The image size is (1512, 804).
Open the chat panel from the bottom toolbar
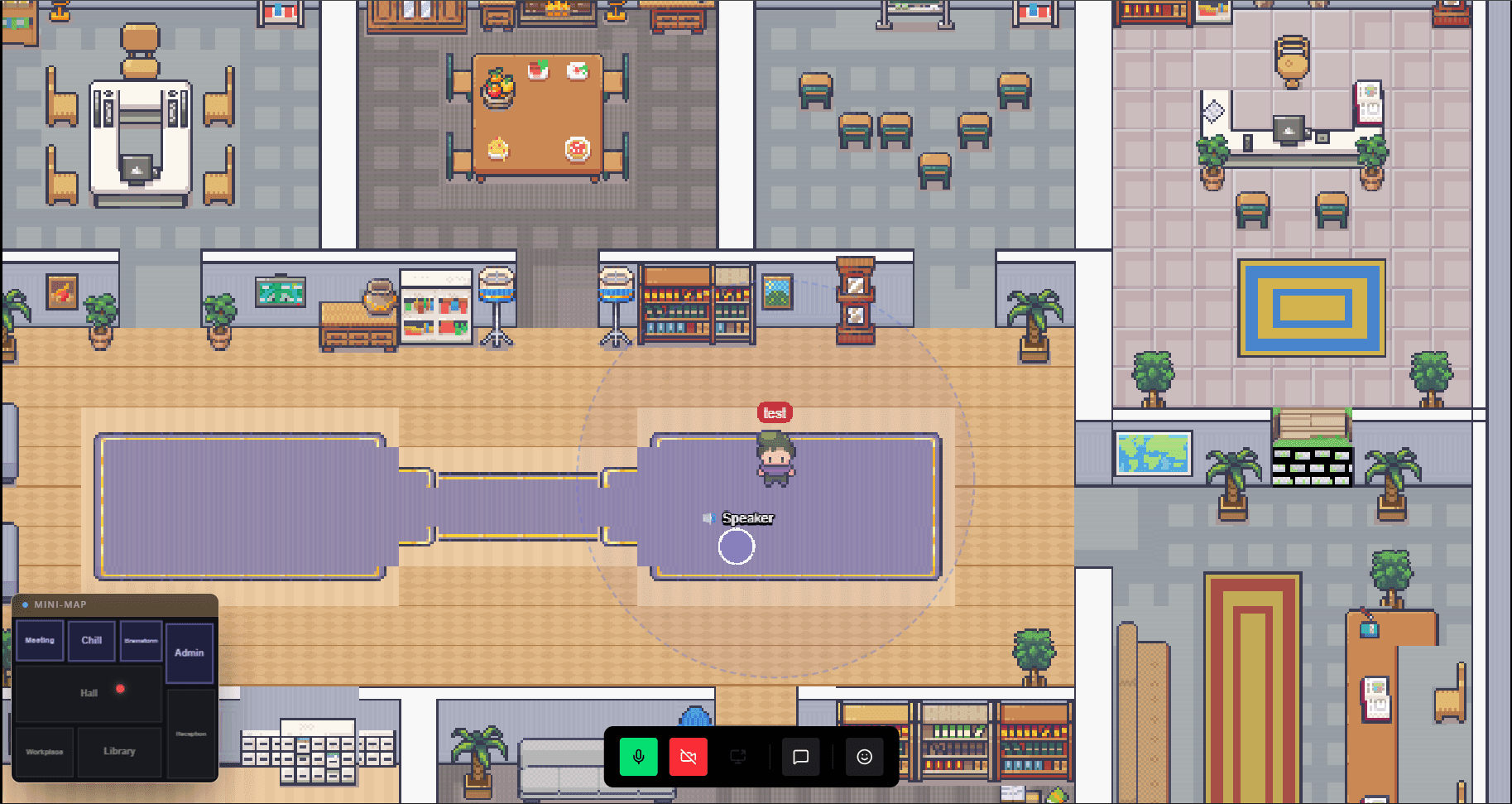click(800, 756)
